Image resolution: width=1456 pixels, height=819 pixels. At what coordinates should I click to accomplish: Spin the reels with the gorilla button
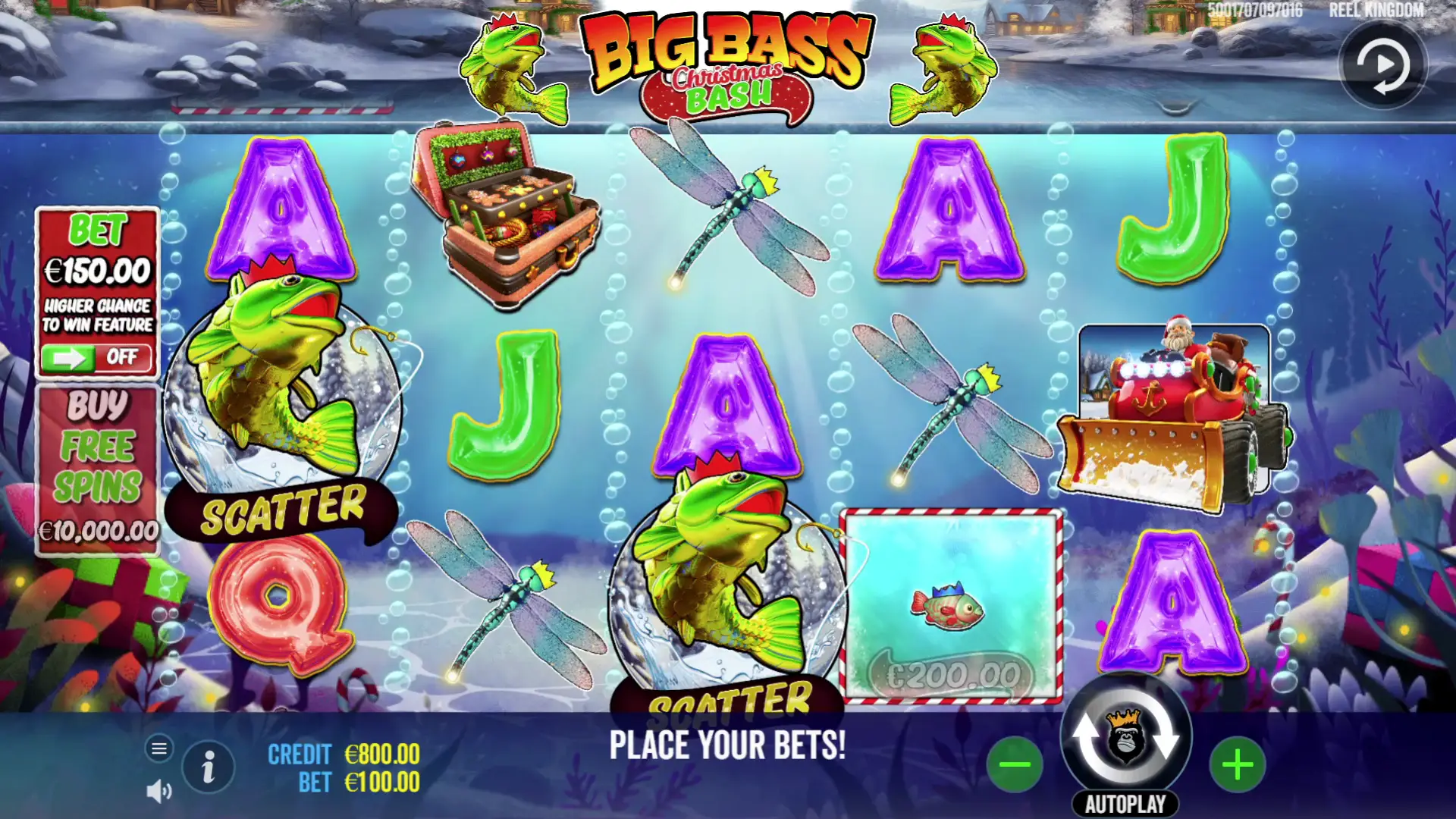(1125, 737)
